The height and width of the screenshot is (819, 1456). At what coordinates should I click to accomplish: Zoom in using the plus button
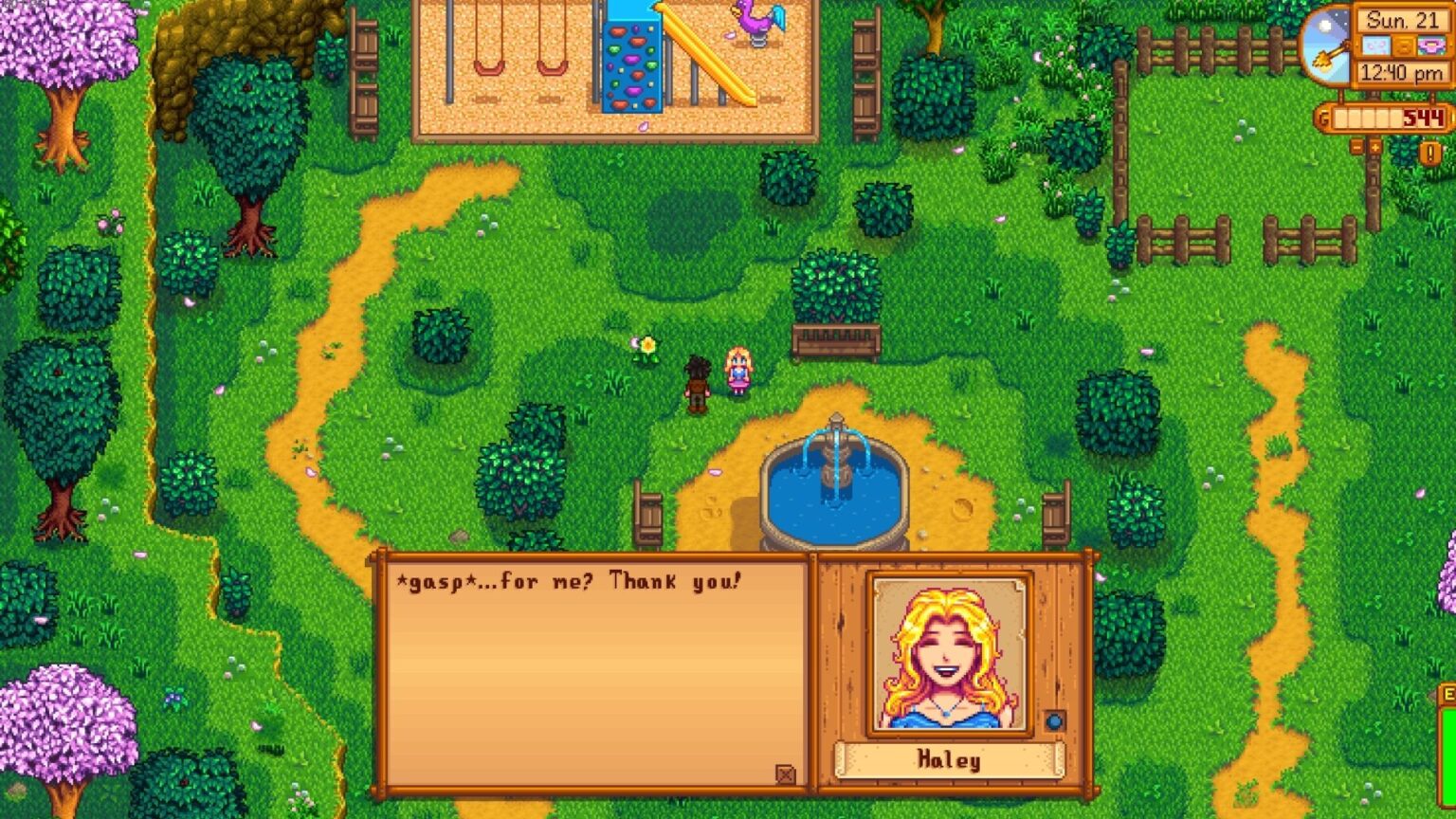[x=1375, y=146]
